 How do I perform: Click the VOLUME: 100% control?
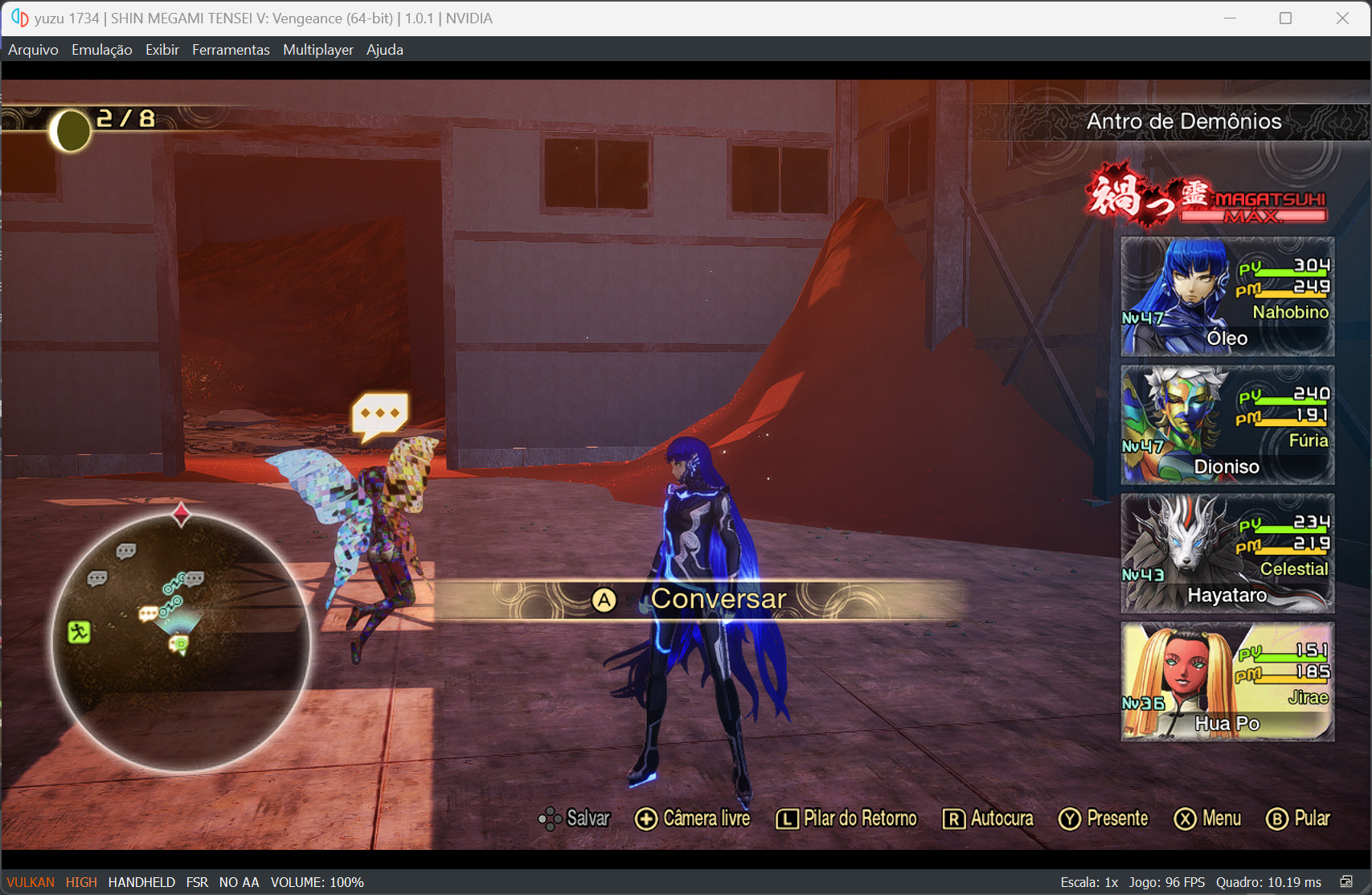coord(317,881)
